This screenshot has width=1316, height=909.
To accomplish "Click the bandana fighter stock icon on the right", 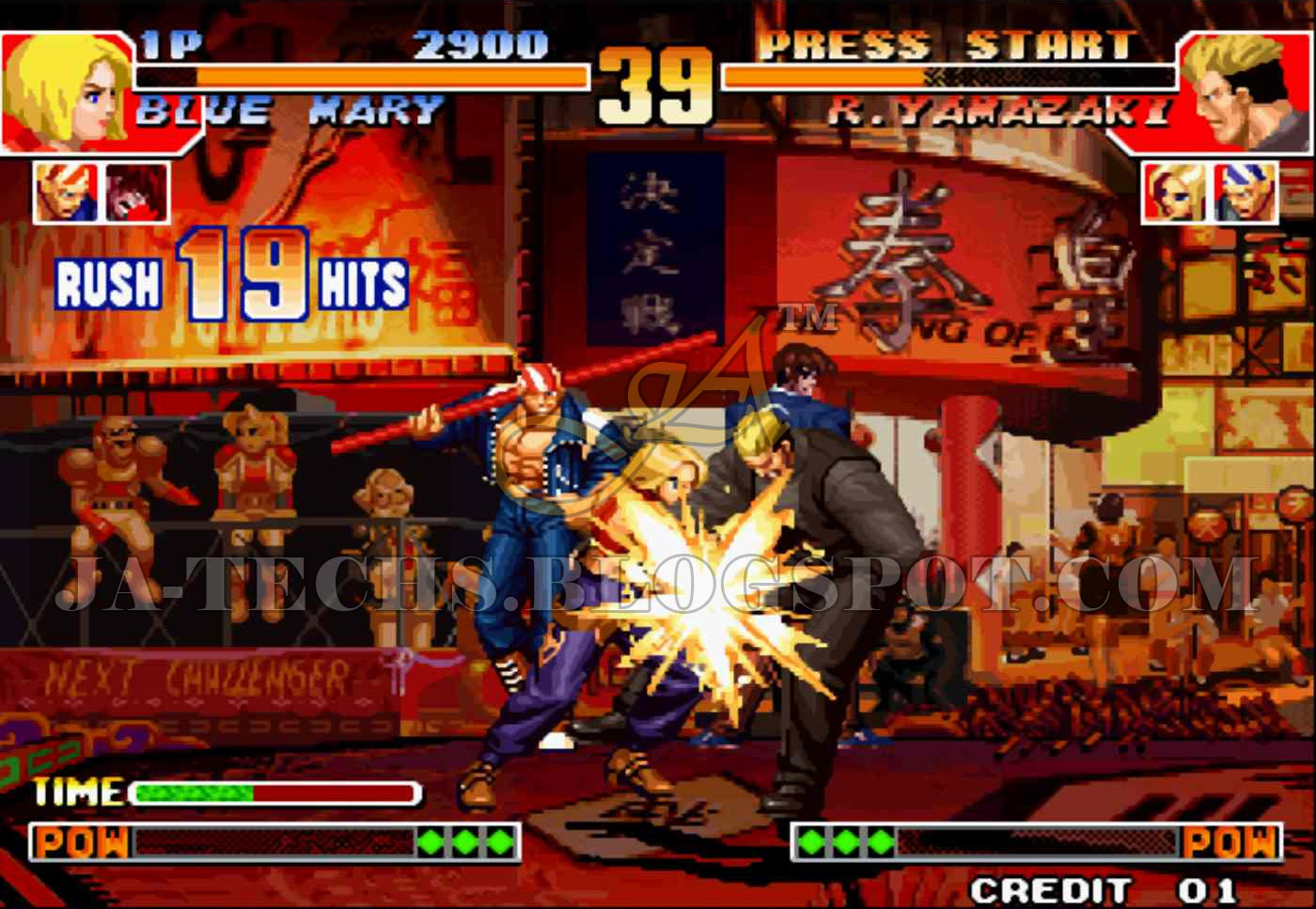I will (x=1245, y=193).
